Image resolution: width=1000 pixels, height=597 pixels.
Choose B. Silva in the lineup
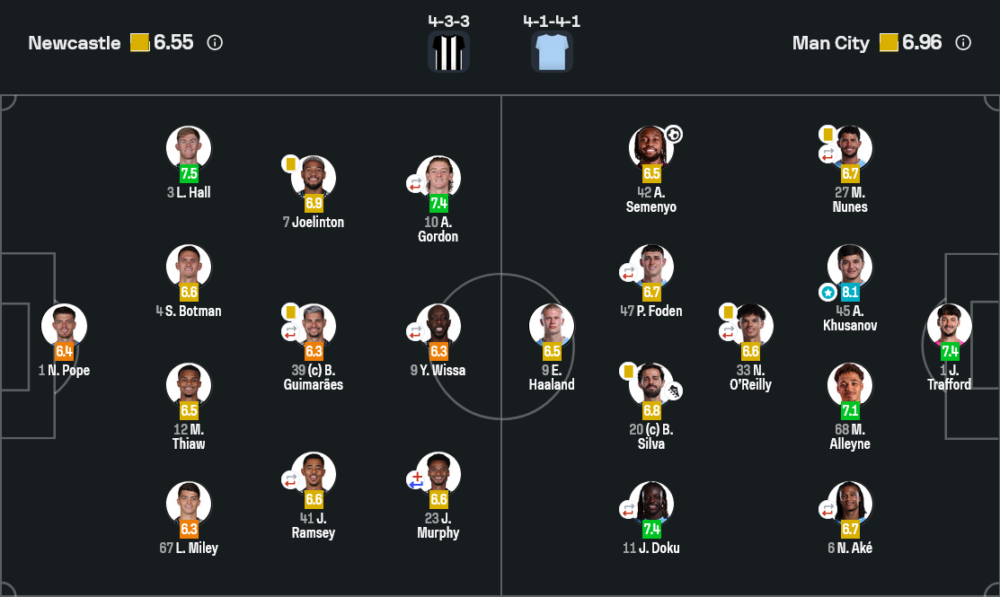(x=651, y=385)
